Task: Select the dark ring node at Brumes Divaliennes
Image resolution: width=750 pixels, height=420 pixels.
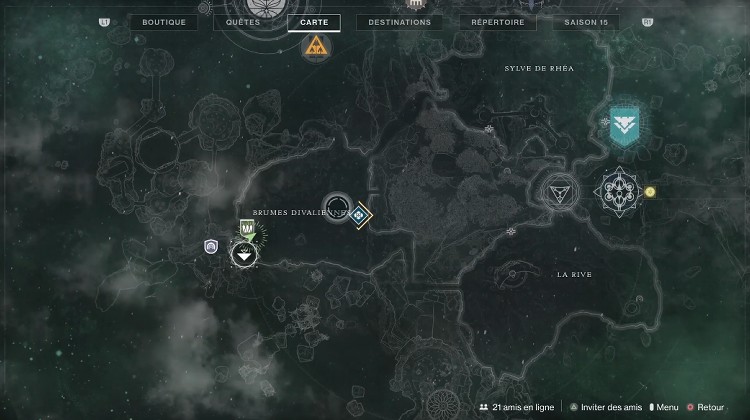Action: 337,208
